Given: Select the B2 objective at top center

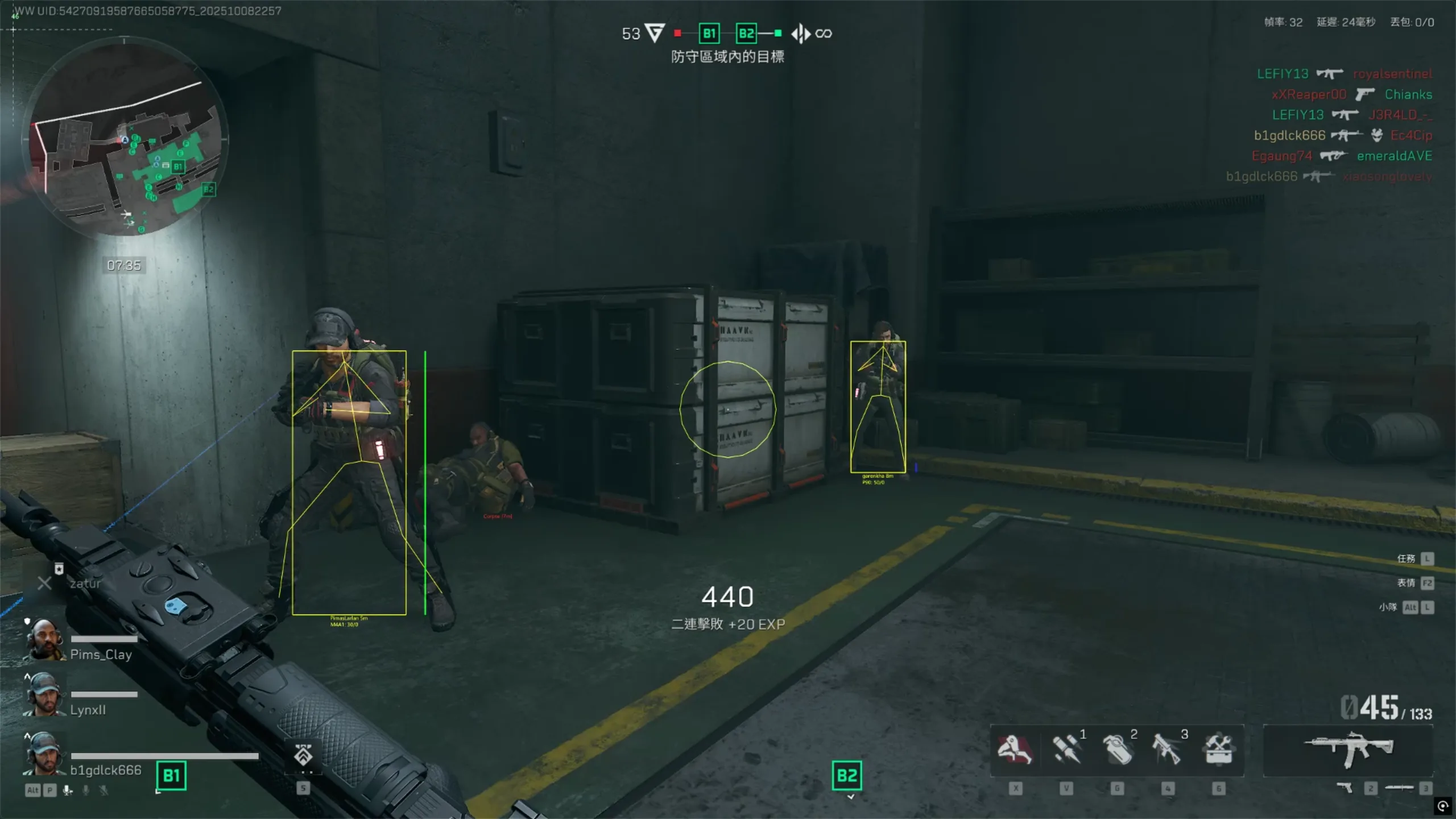Looking at the screenshot, I should pyautogui.click(x=746, y=34).
